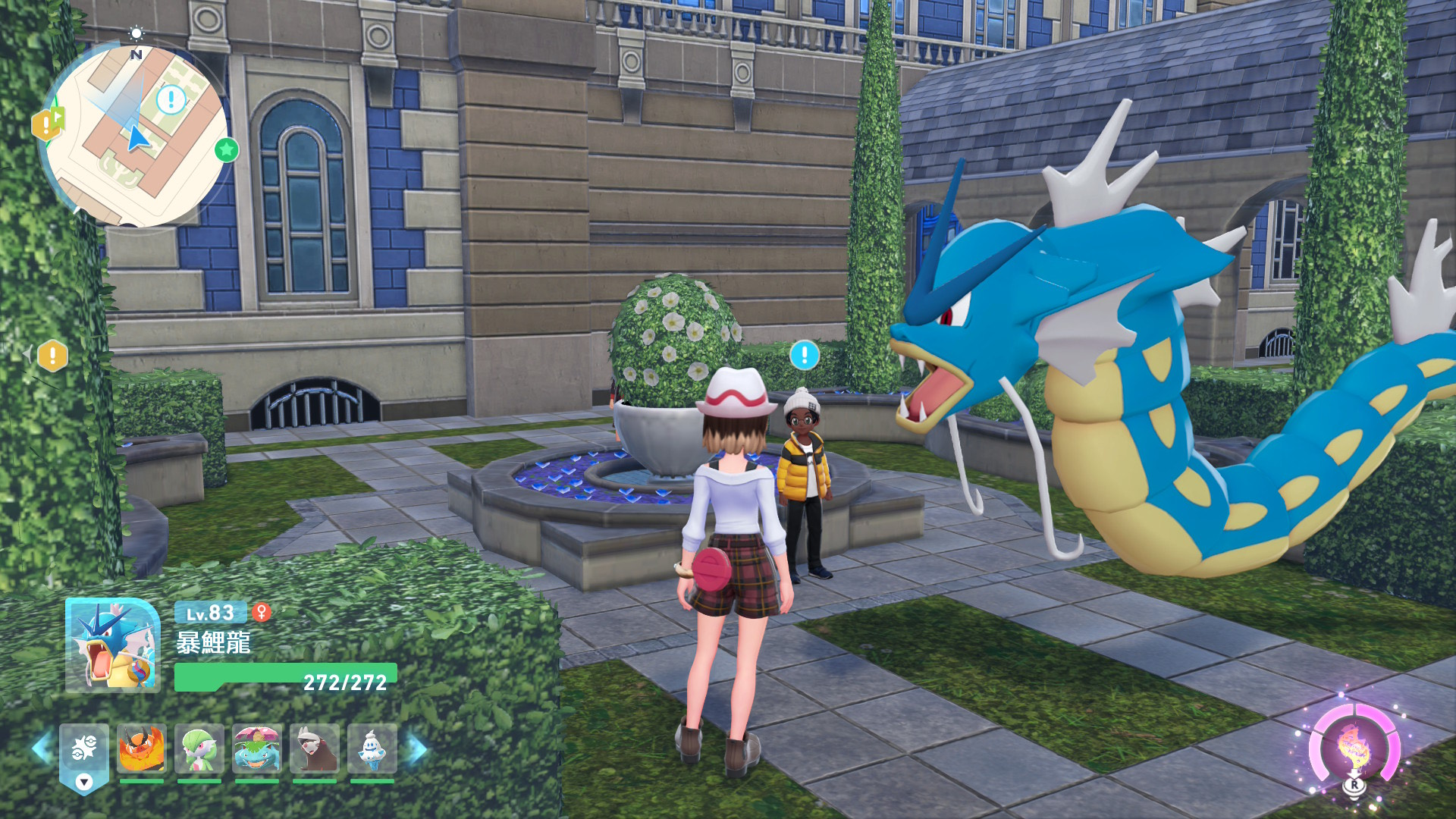The image size is (1456, 819).
Task: Pick the Excadrill party slot
Action: [x=315, y=749]
